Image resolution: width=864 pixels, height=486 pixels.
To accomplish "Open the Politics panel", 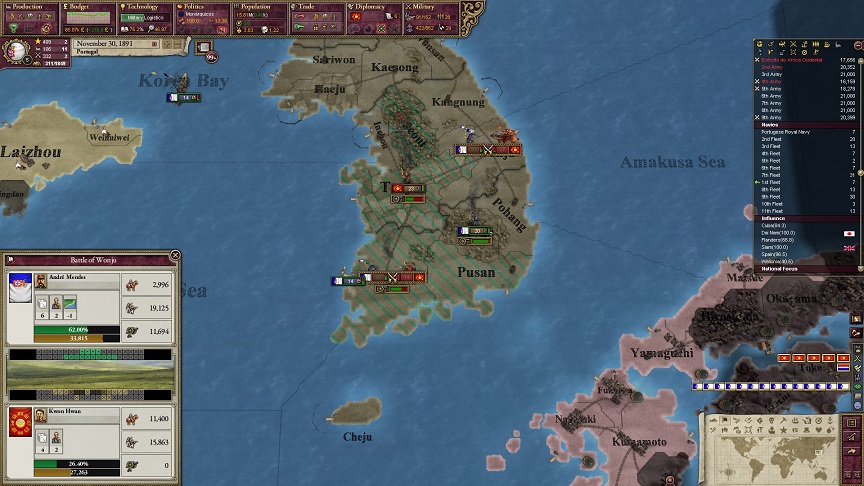I will point(203,6).
